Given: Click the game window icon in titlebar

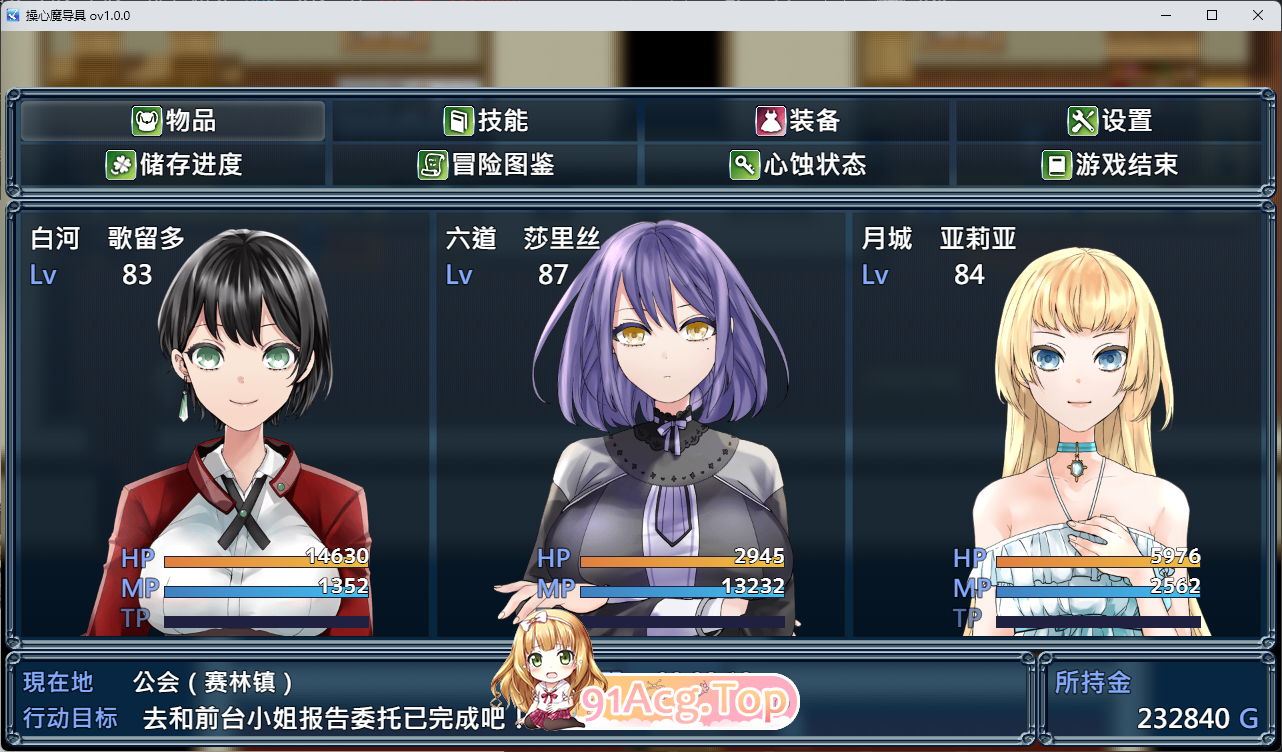Looking at the screenshot, I should coord(13,15).
